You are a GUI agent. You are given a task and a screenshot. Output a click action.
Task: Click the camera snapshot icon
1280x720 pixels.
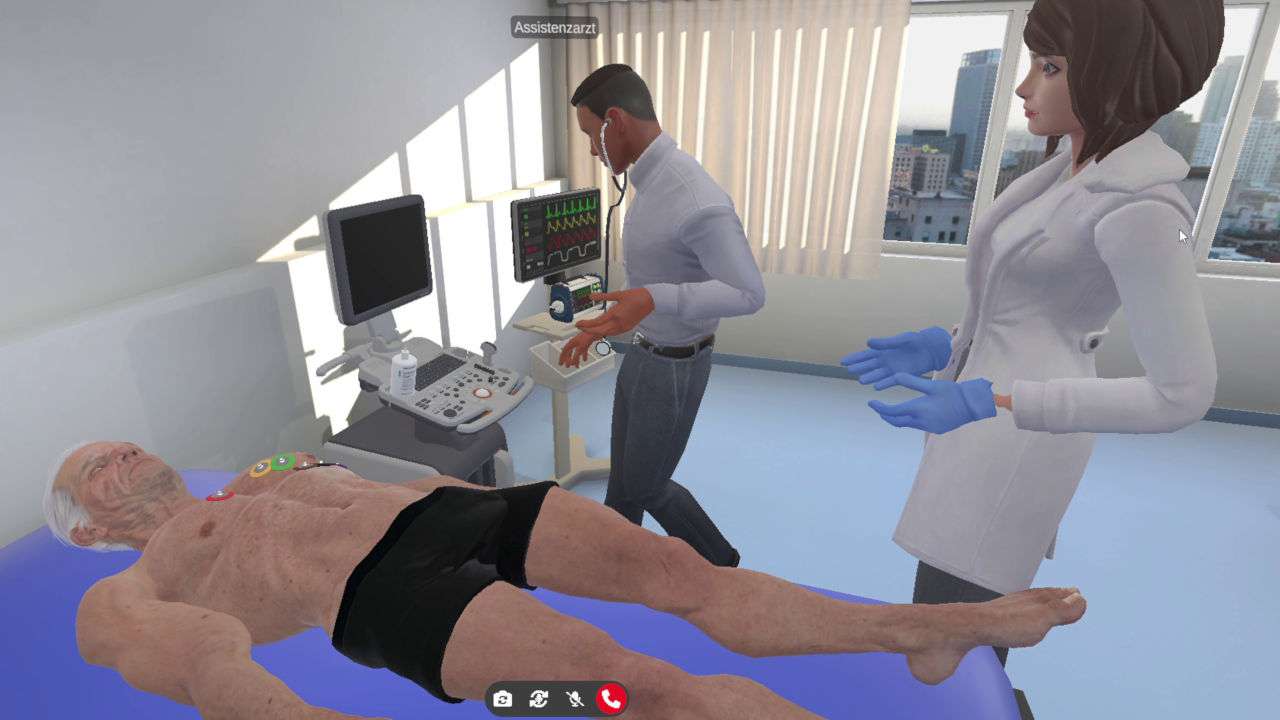pos(502,700)
